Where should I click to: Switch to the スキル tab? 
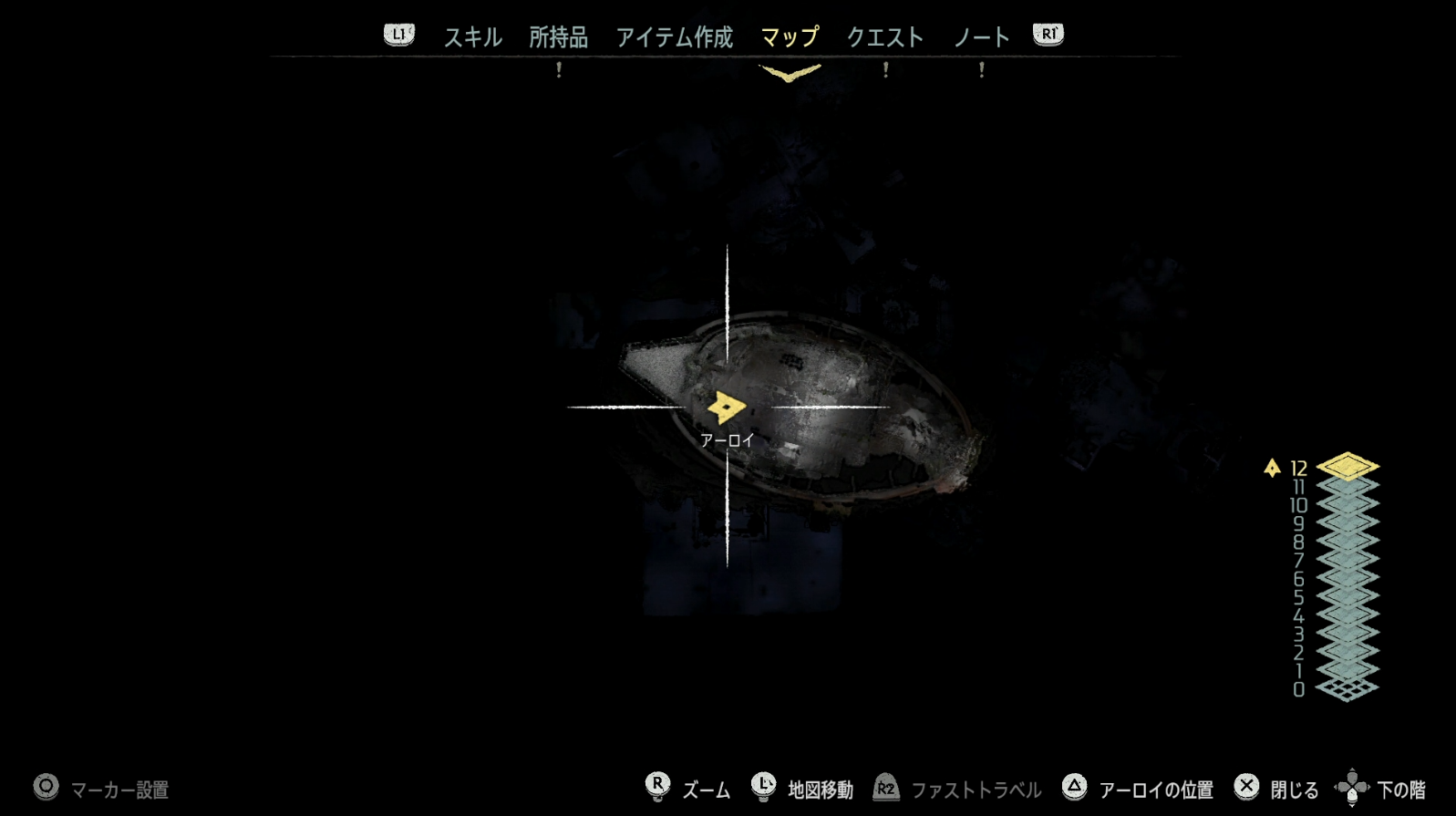[x=472, y=37]
